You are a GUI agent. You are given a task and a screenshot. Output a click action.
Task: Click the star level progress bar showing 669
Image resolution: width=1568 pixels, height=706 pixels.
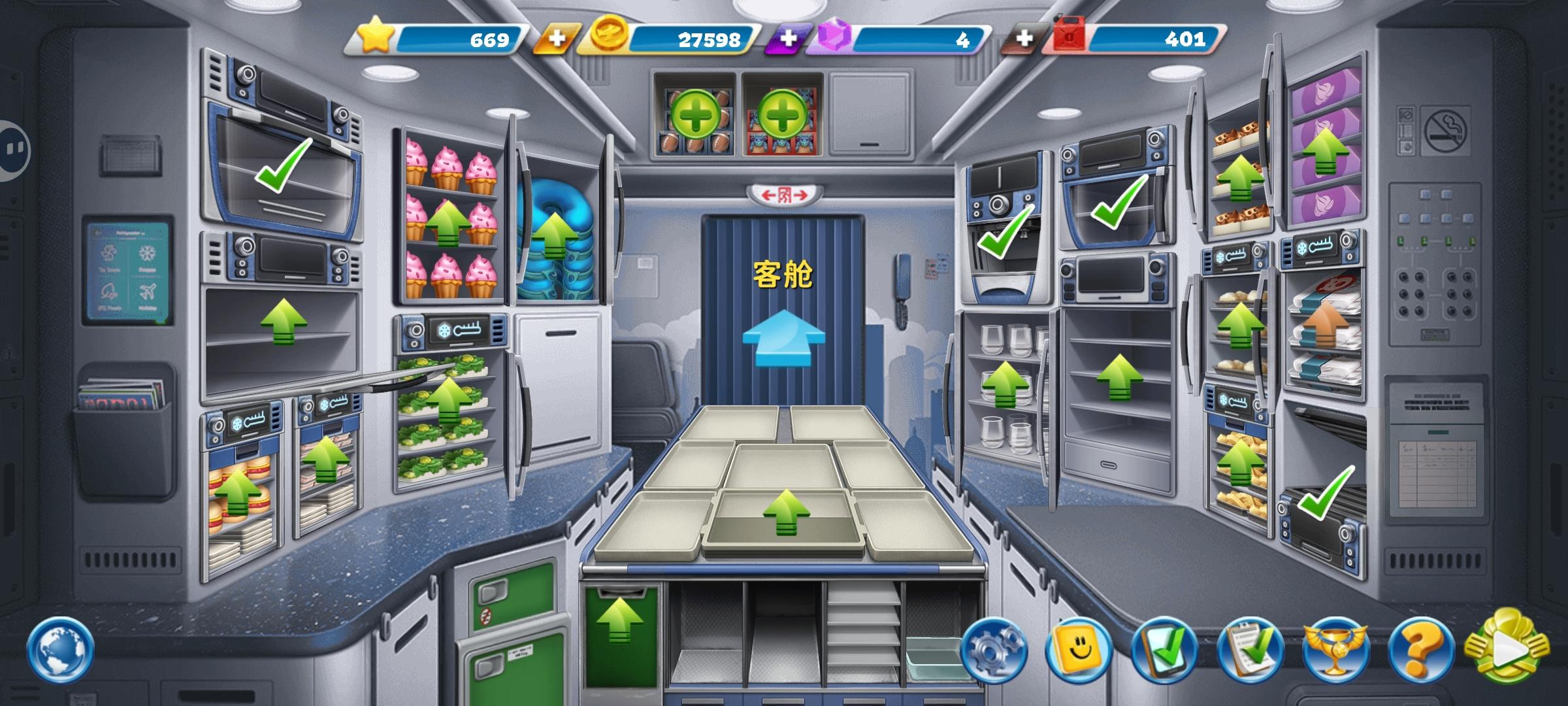436,39
